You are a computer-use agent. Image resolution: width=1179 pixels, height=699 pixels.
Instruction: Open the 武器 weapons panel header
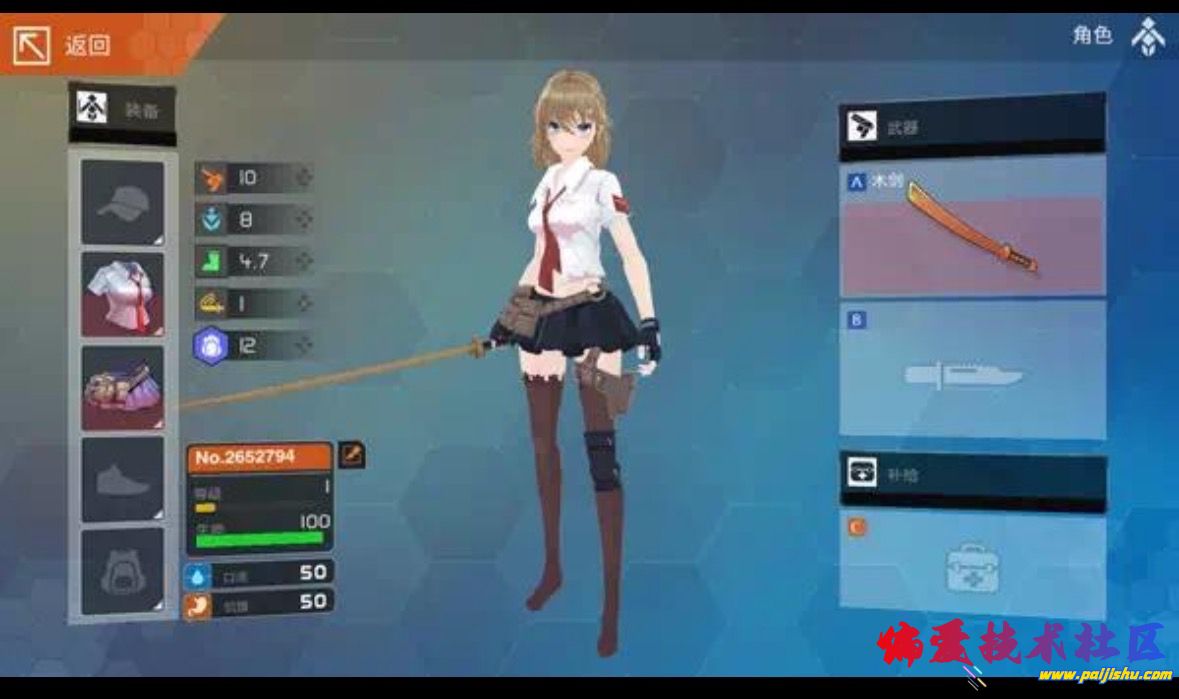[972, 127]
